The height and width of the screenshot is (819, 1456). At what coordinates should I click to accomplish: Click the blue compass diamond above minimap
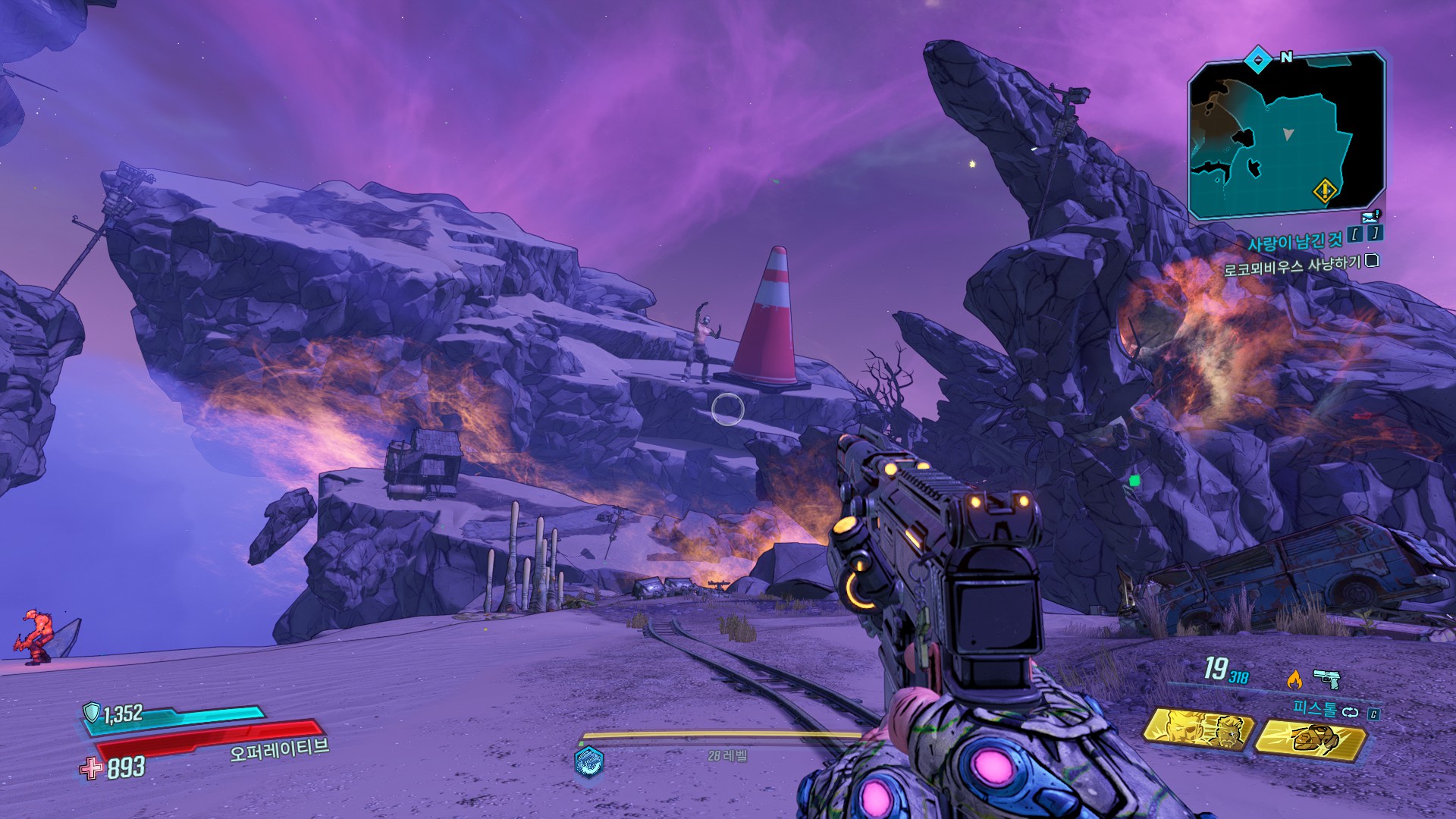pyautogui.click(x=1258, y=58)
